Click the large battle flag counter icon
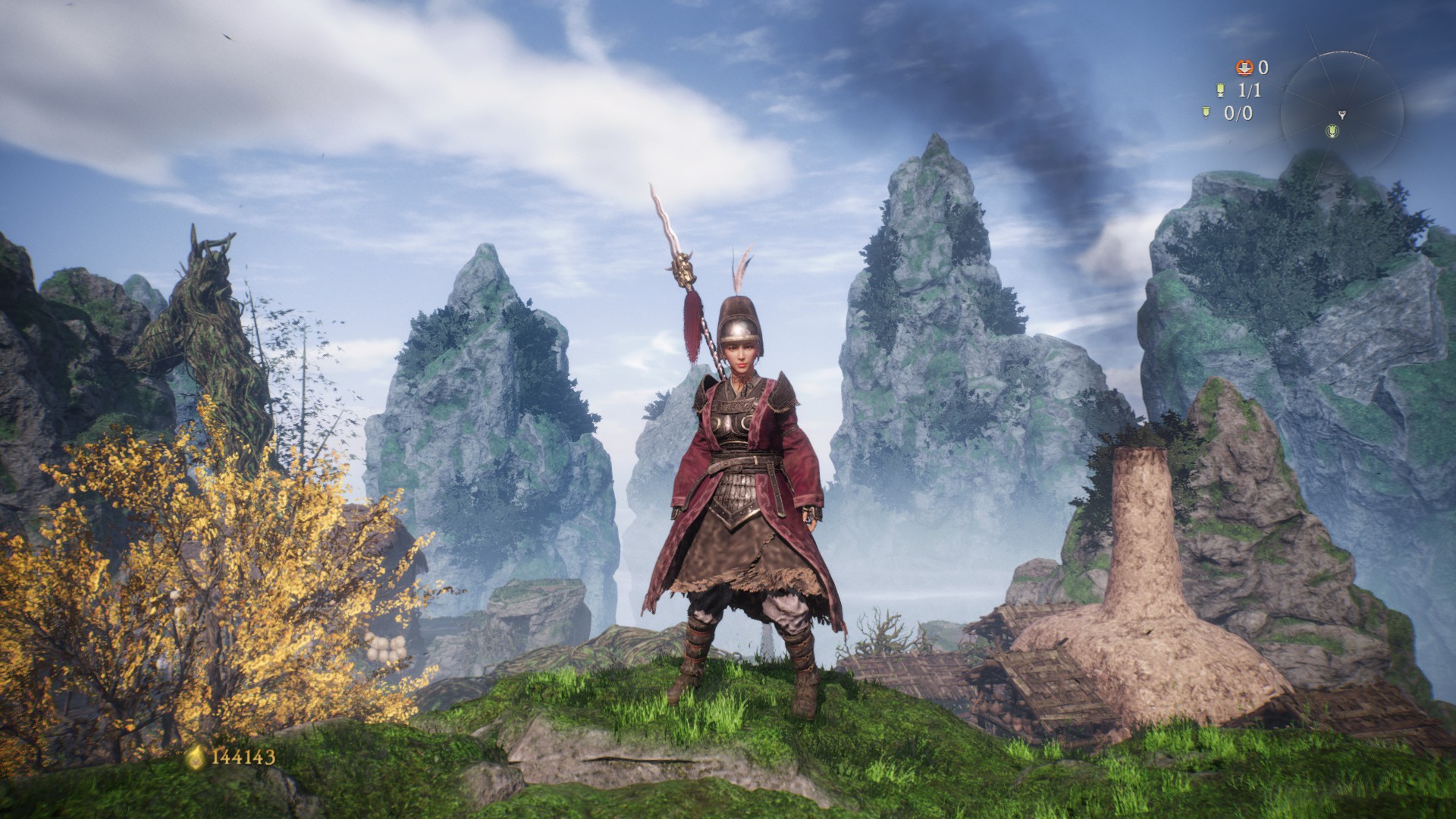The width and height of the screenshot is (1456, 819). point(1220,90)
